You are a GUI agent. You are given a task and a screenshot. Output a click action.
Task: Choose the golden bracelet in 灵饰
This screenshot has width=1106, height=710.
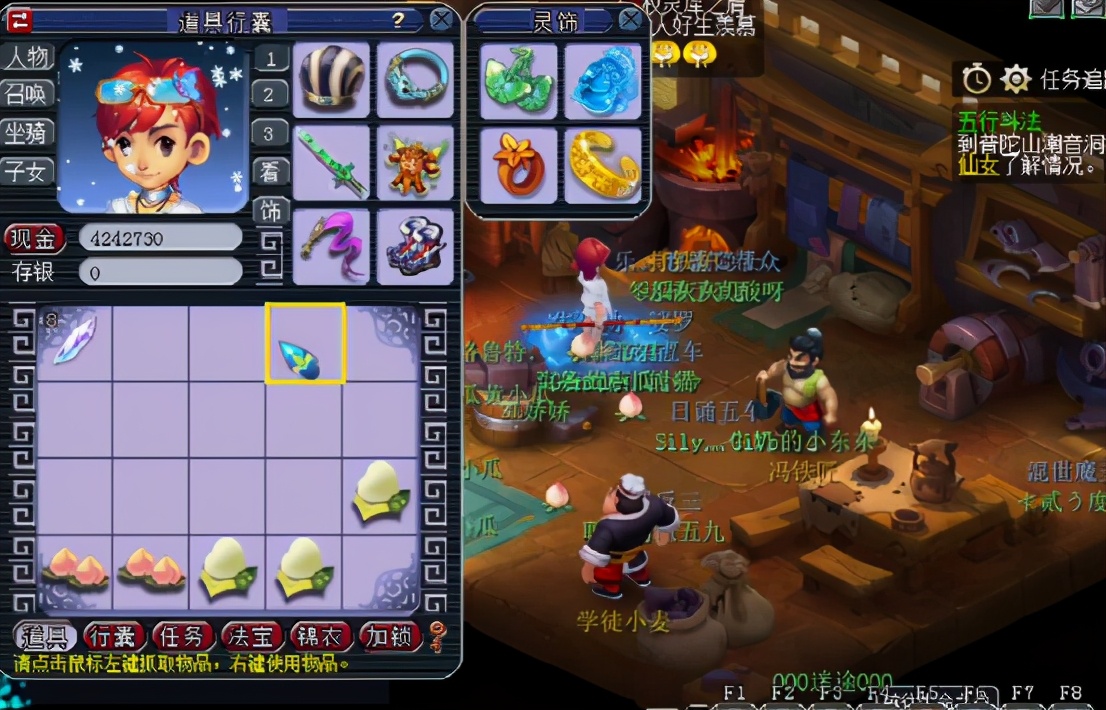pos(603,165)
